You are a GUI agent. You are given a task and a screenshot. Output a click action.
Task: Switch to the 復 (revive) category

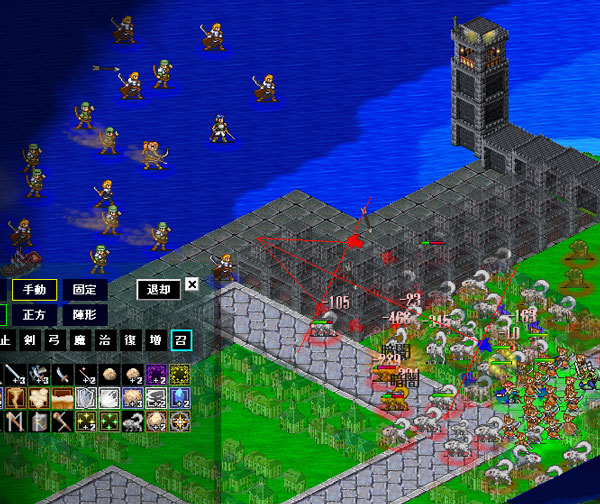(130, 340)
